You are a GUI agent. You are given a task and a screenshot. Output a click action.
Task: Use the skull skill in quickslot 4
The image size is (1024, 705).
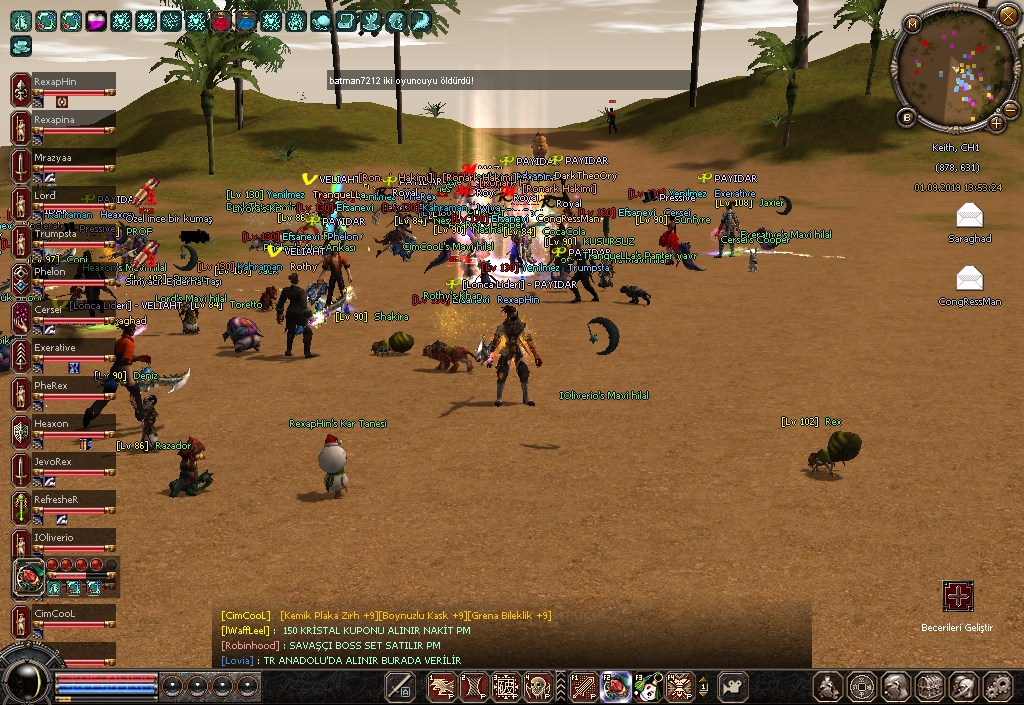coord(539,686)
